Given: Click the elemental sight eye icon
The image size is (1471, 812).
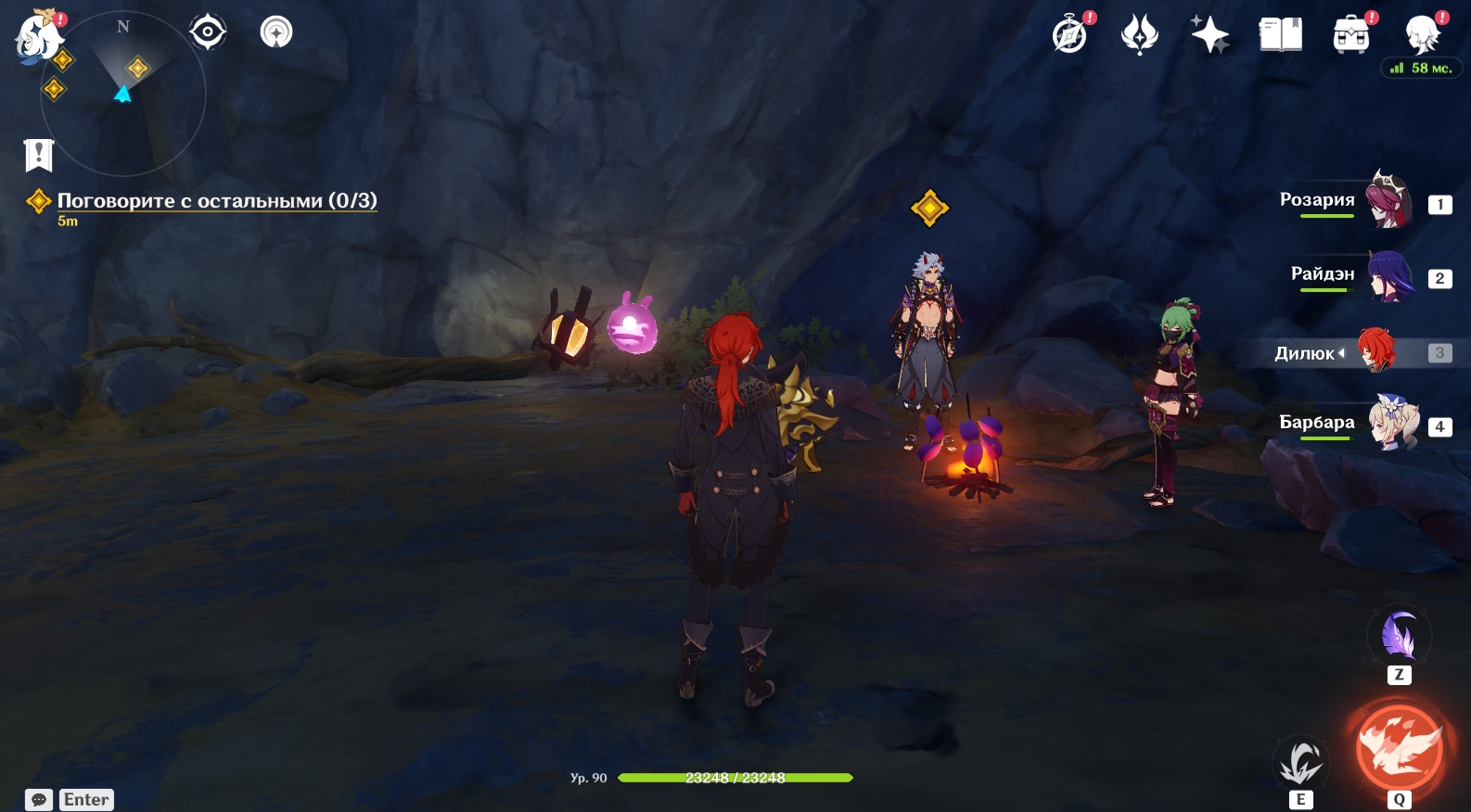Looking at the screenshot, I should point(208,32).
